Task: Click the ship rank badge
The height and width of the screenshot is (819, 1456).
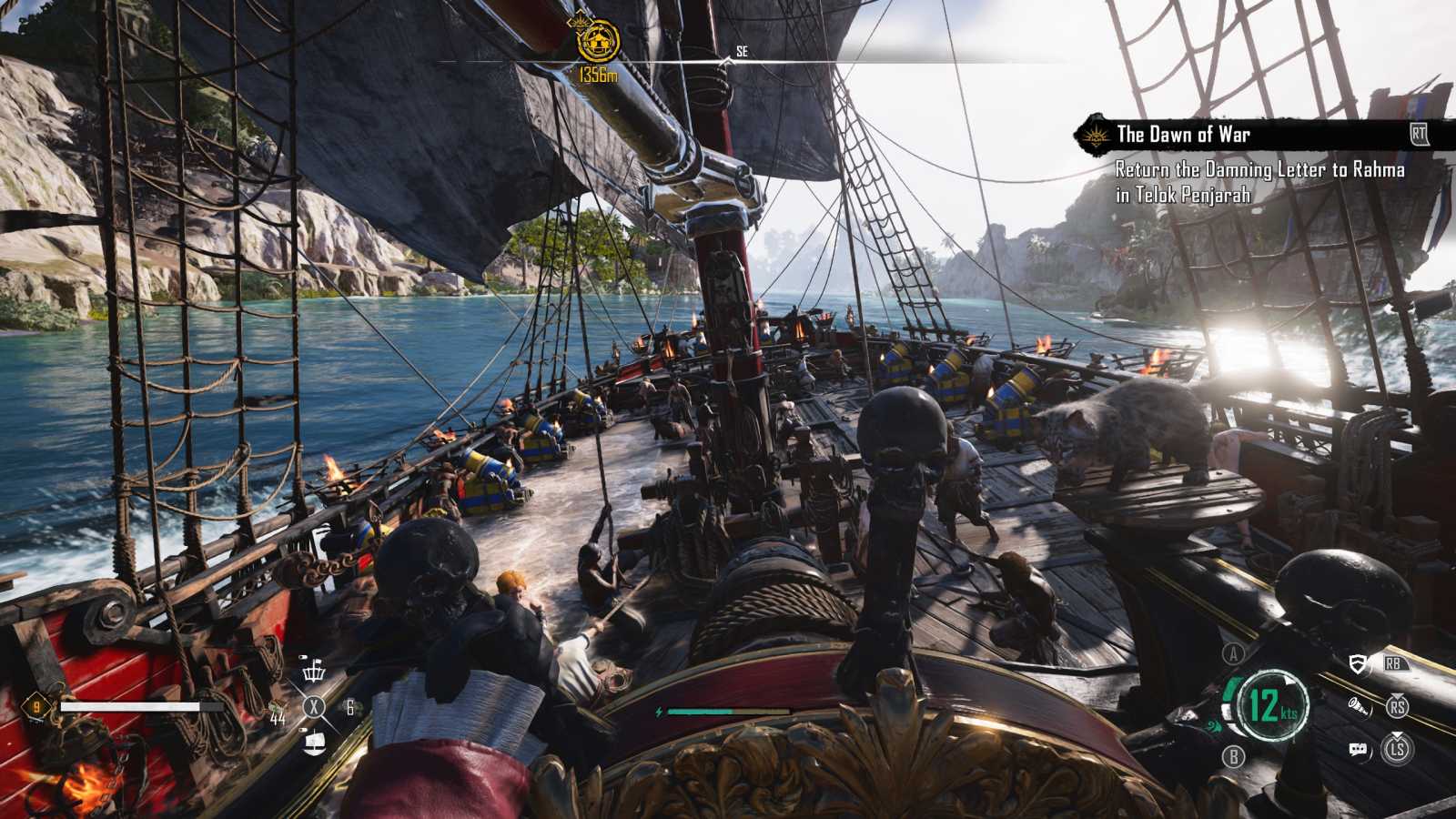Action: pyautogui.click(x=36, y=706)
